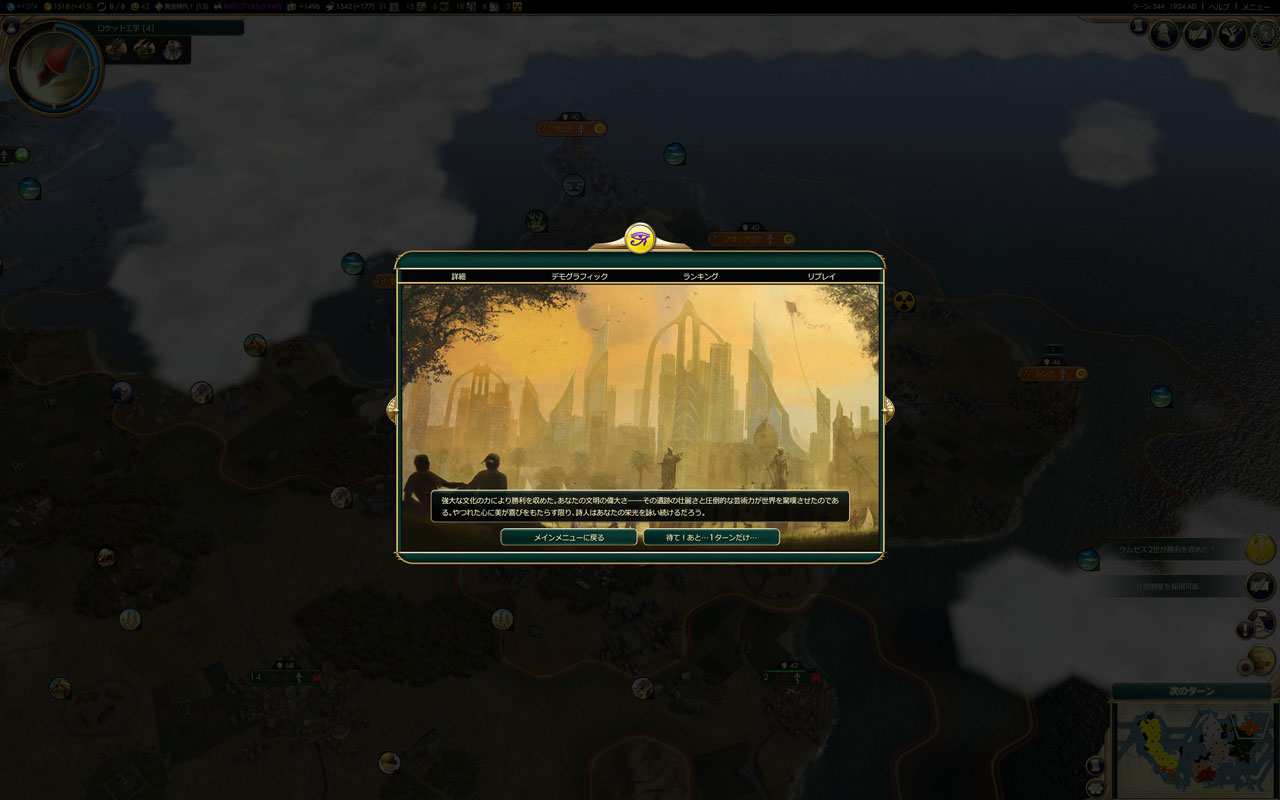Open the 'social policy available' notification
1280x800 pixels.
tap(1175, 586)
